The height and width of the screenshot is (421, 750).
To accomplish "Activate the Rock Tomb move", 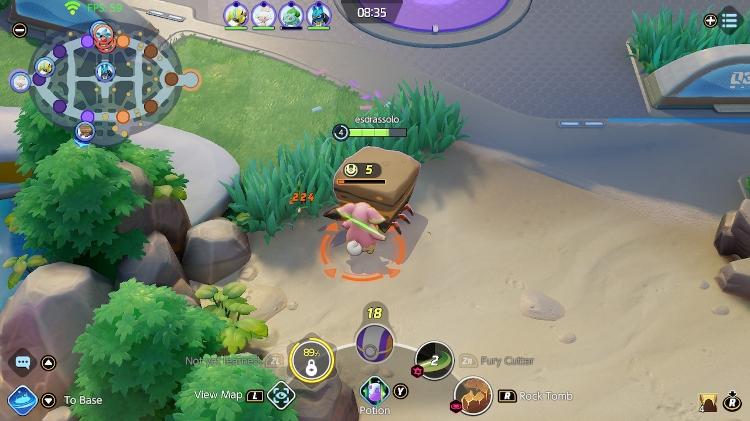I will coord(473,396).
